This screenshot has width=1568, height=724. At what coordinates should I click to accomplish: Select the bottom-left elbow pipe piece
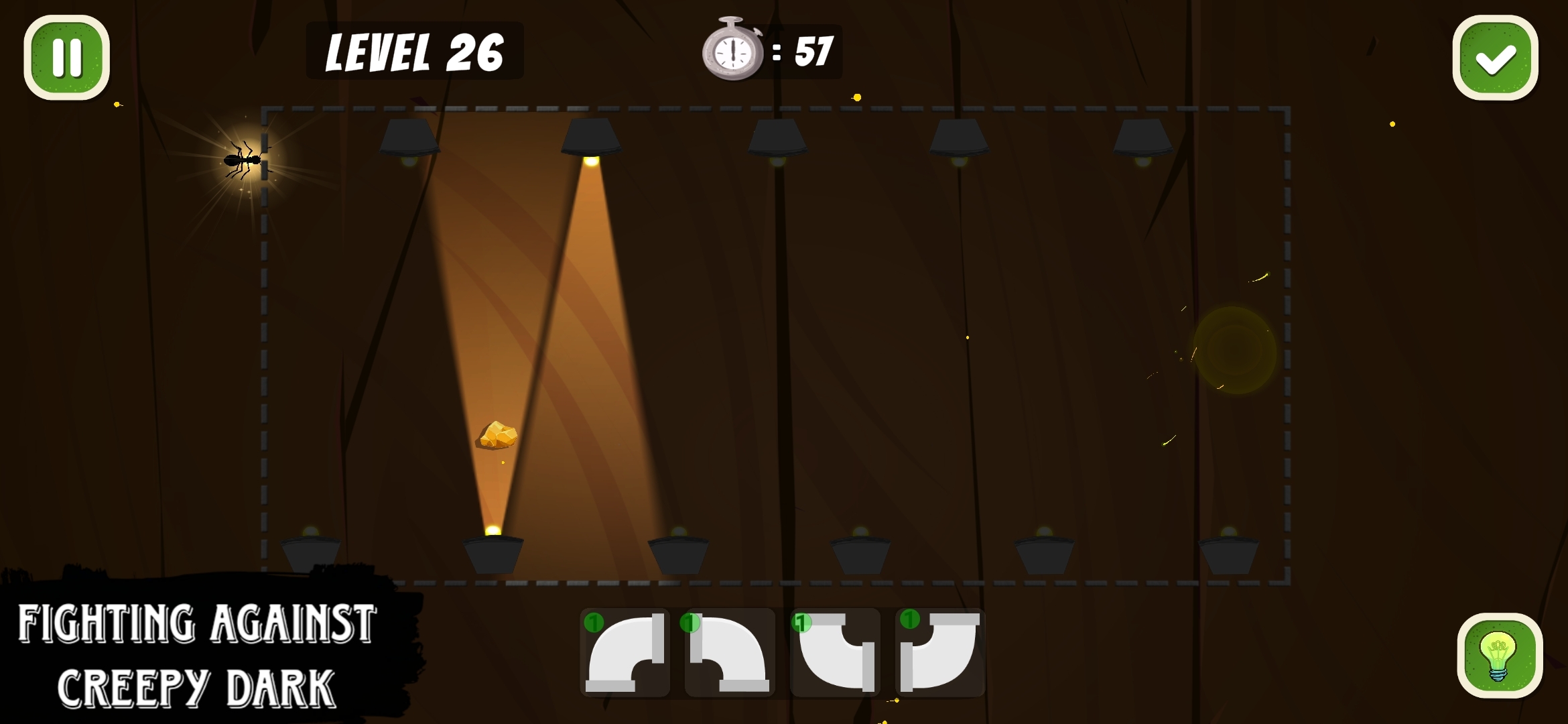tap(627, 654)
